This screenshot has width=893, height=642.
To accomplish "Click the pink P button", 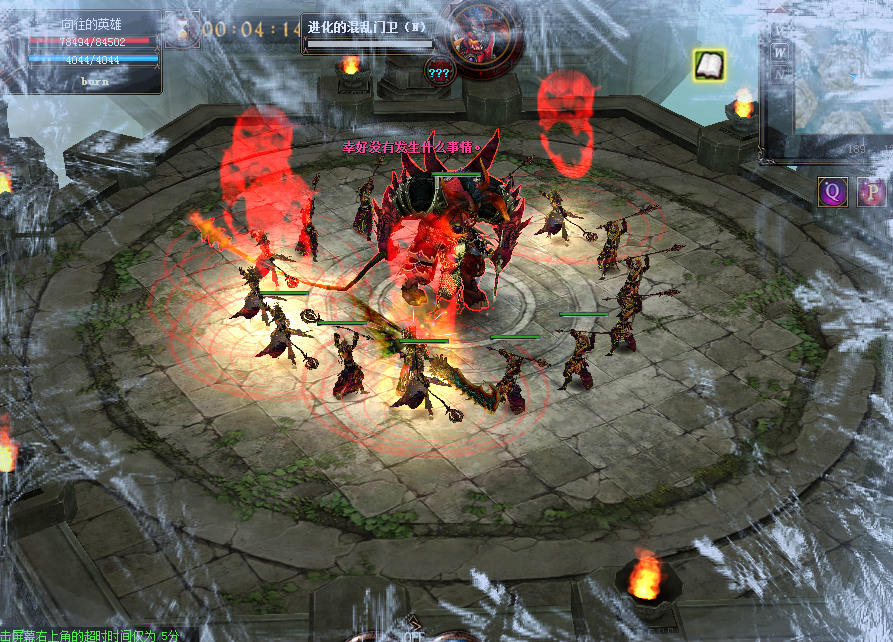I will tap(872, 192).
